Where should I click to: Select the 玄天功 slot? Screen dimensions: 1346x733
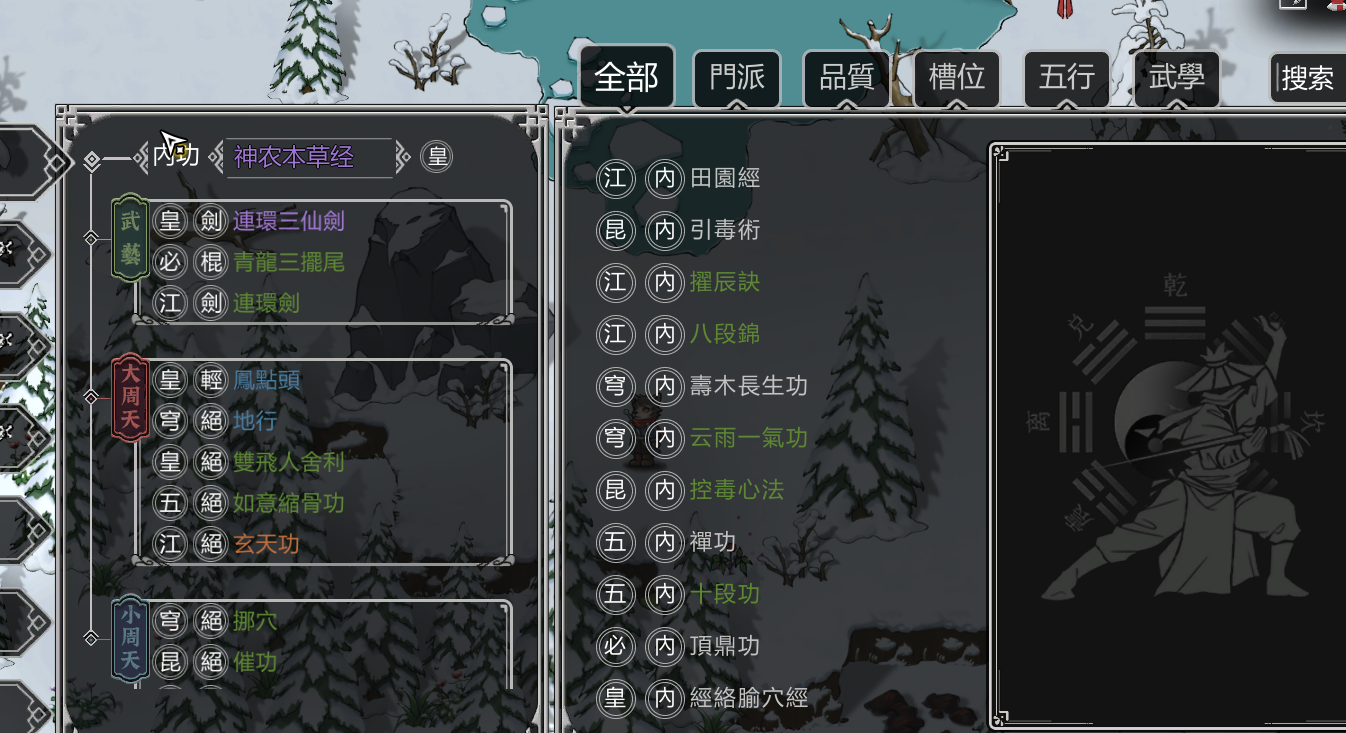[266, 544]
